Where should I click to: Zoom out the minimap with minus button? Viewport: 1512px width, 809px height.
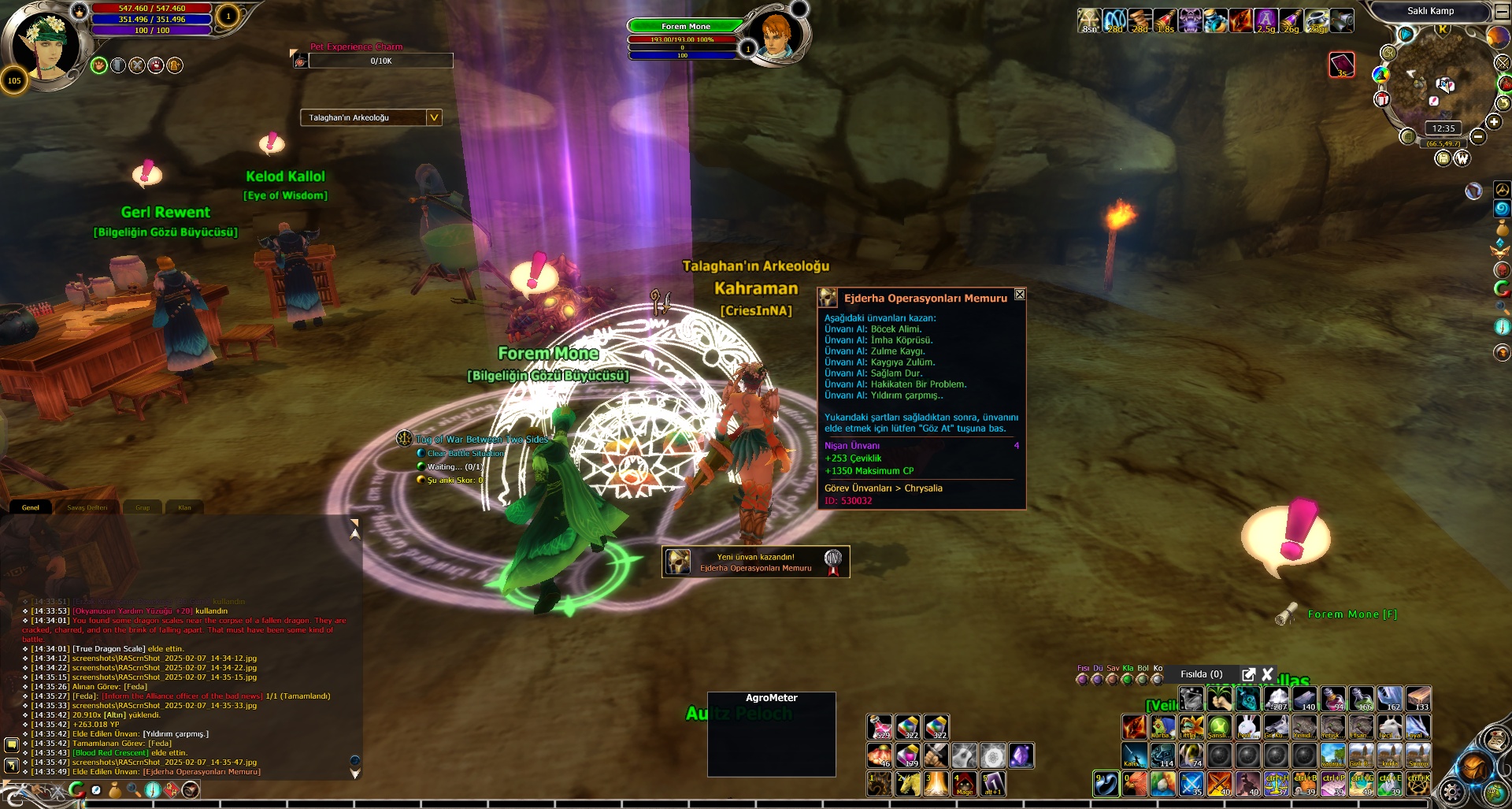(1478, 137)
